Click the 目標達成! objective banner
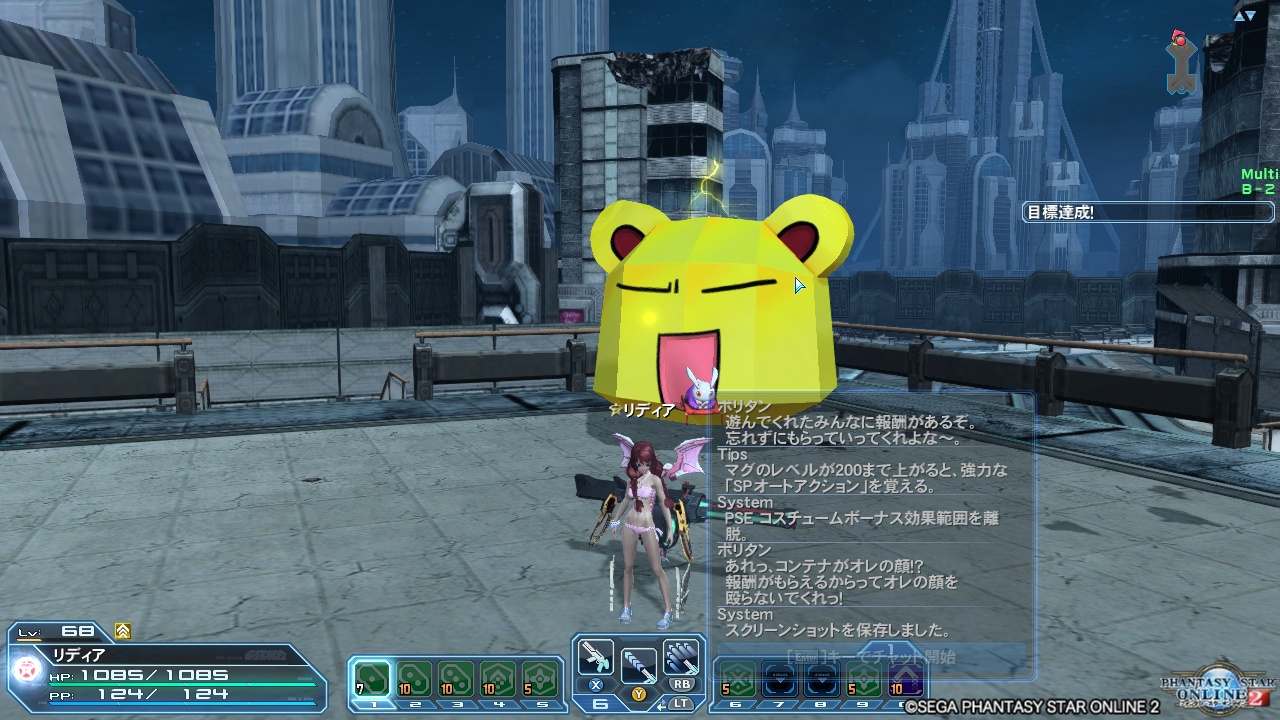Screen dimensions: 1280x720 [1148, 211]
